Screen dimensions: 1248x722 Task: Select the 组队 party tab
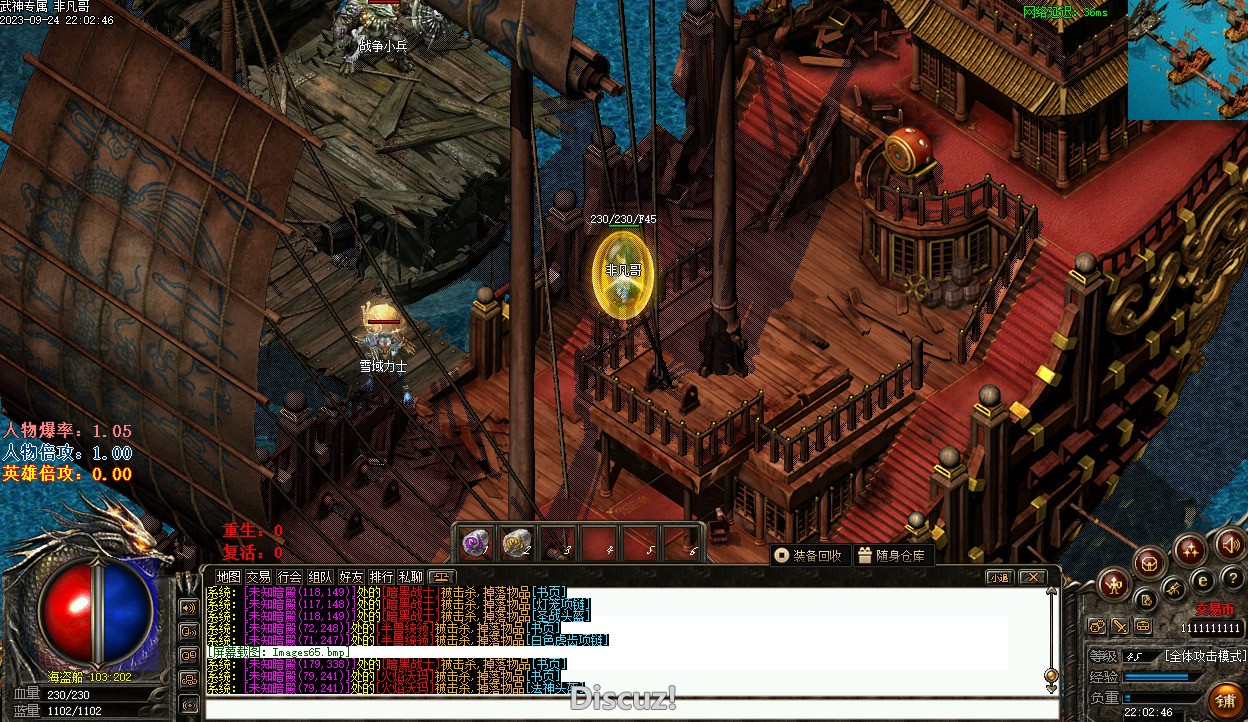coord(320,577)
